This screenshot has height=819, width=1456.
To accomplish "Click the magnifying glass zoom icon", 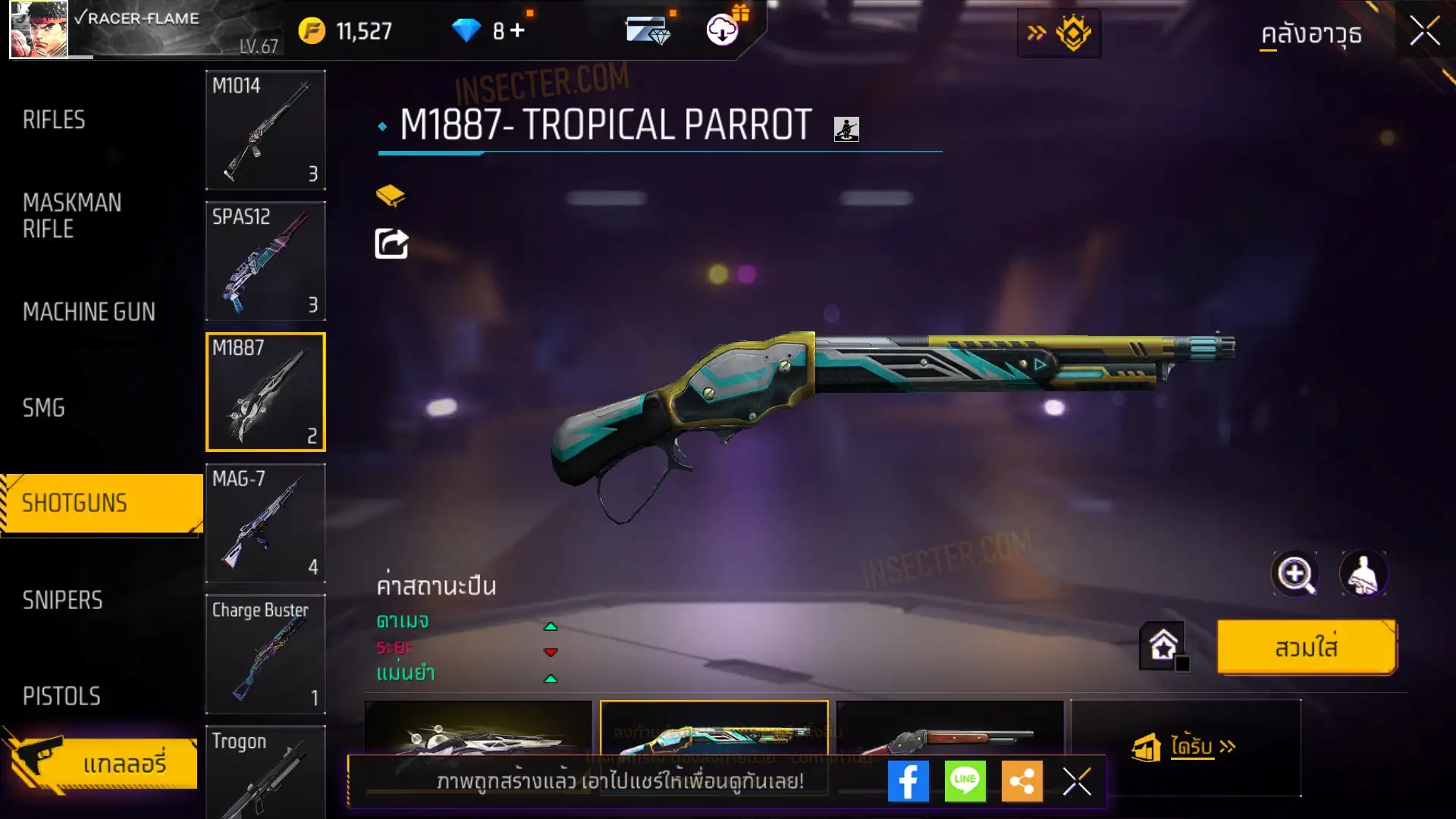I will tap(1295, 574).
